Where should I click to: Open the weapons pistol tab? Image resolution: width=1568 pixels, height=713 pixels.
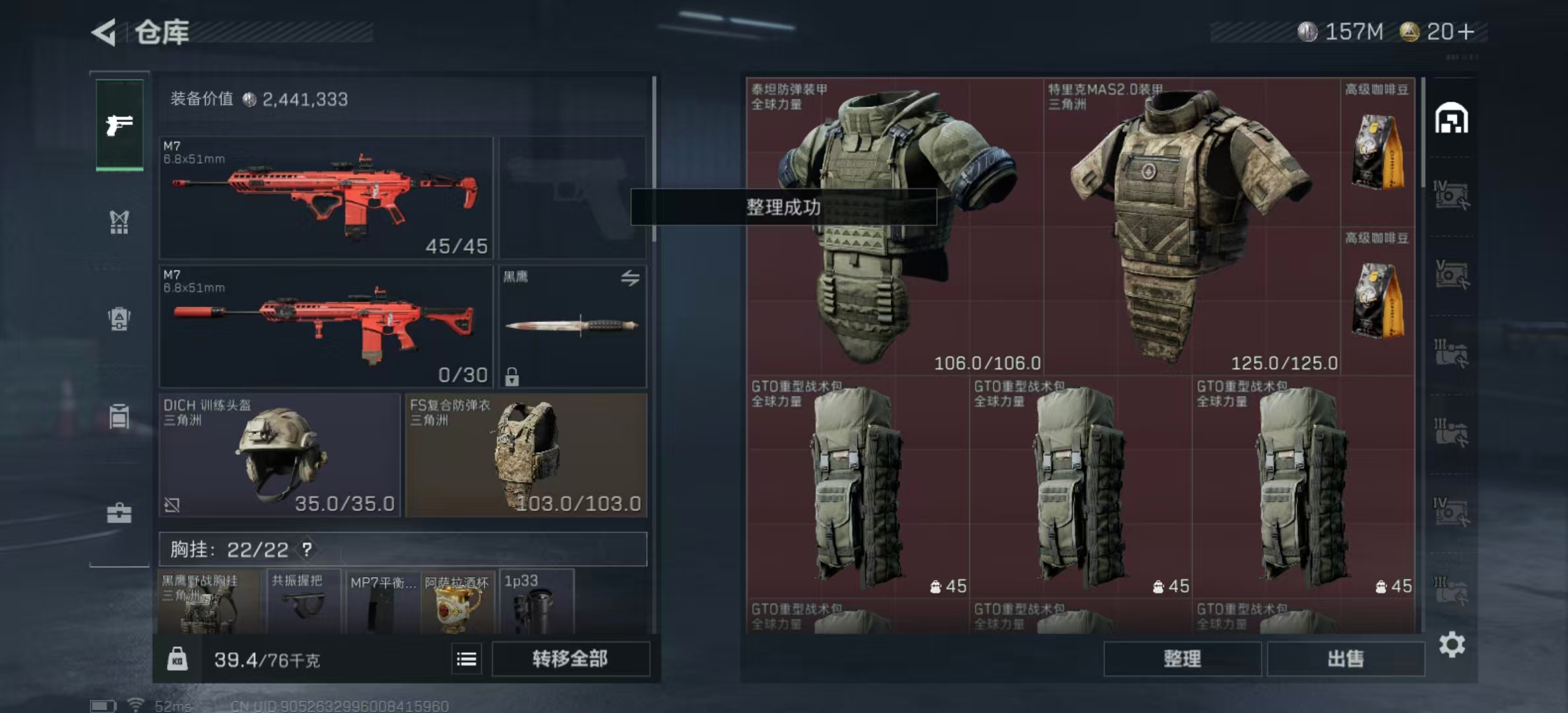tap(119, 125)
